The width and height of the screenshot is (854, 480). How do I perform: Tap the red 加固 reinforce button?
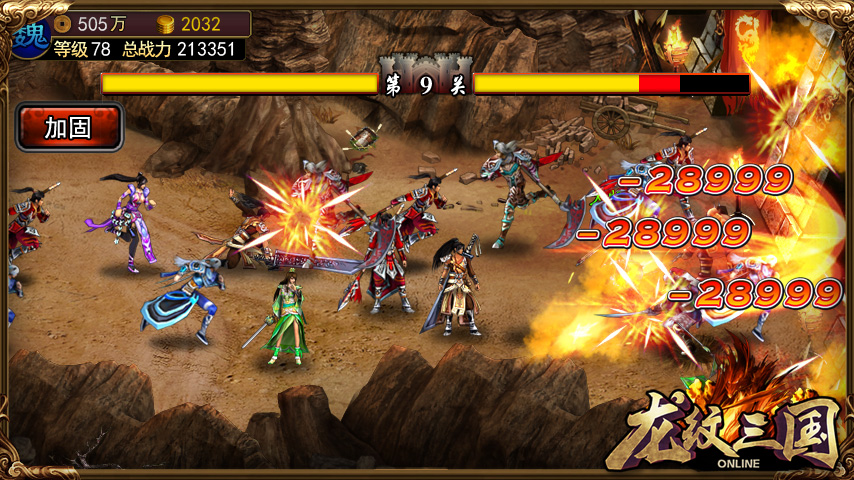coord(69,127)
